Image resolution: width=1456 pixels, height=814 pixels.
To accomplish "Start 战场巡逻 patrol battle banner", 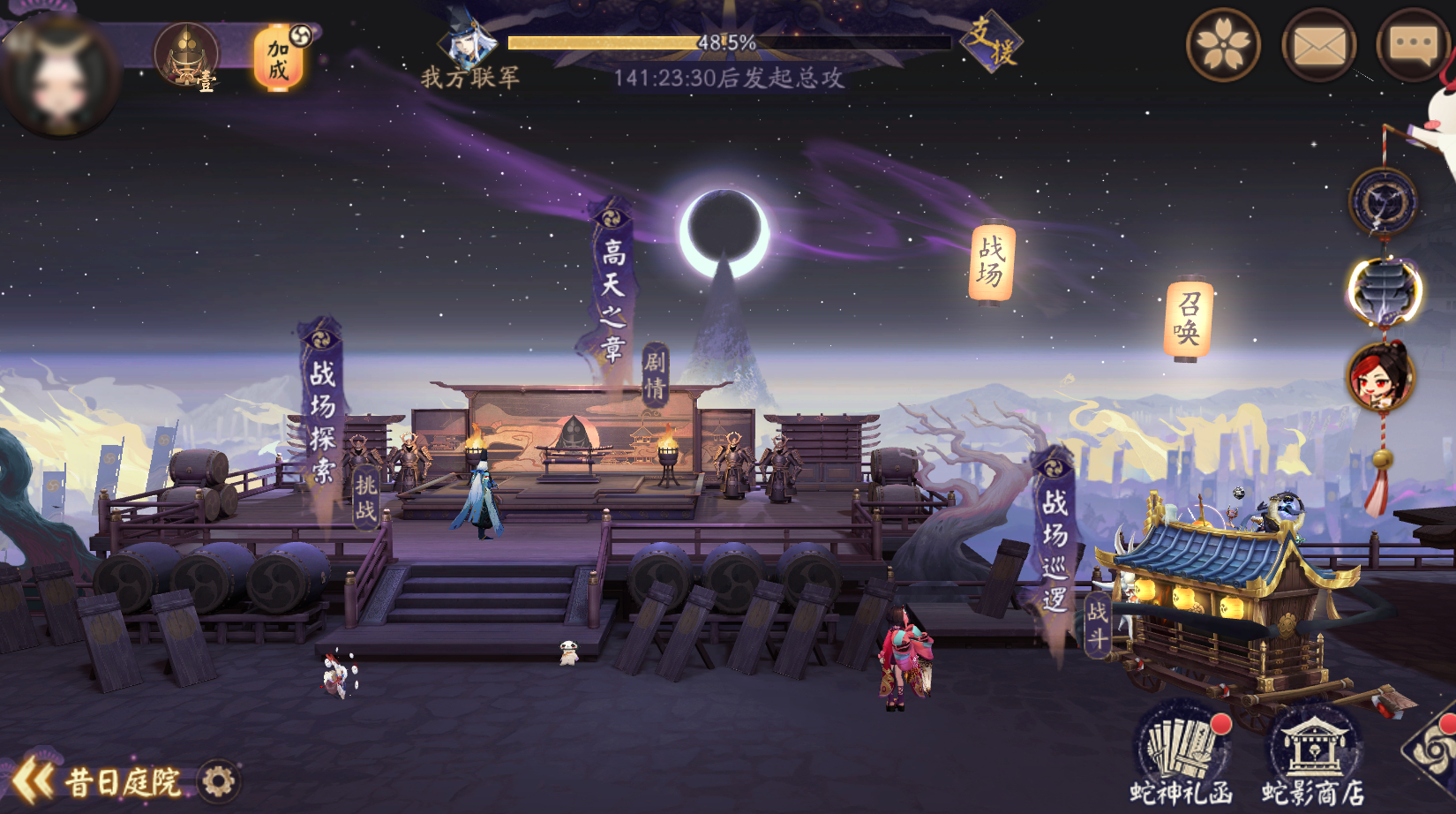I will pos(1054,547).
